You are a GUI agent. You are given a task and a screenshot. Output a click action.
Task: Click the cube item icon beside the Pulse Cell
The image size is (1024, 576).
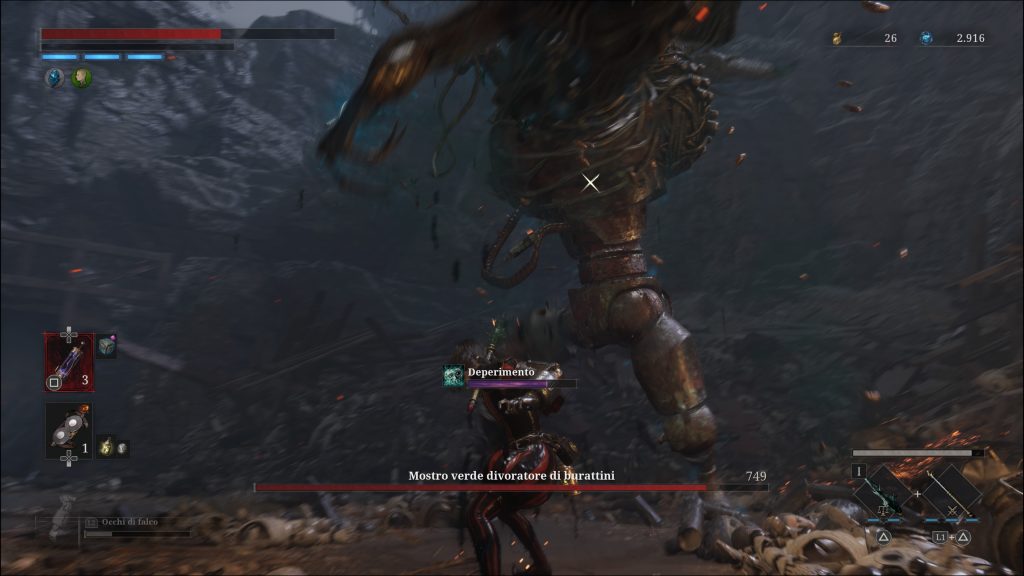[107, 346]
